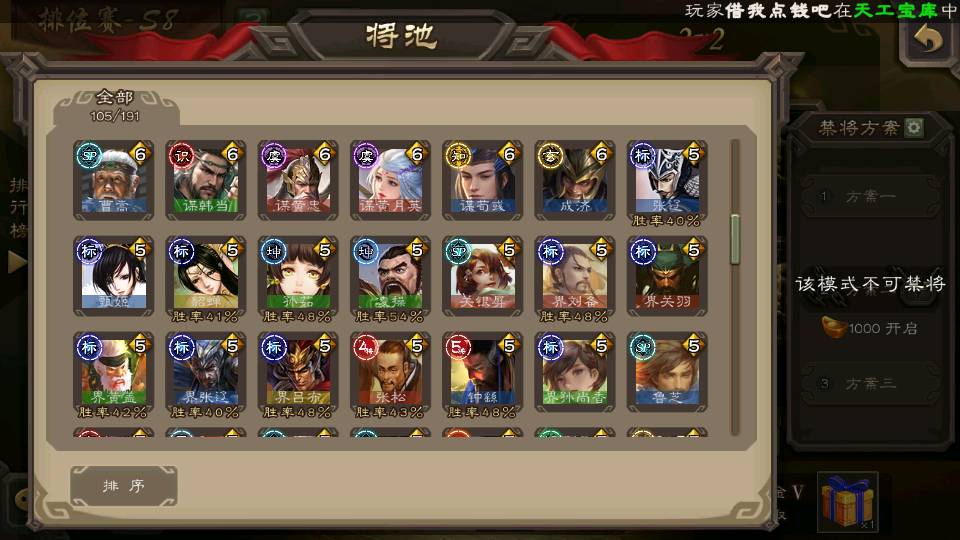Open the 禁将方案 gear settings icon

click(x=914, y=128)
